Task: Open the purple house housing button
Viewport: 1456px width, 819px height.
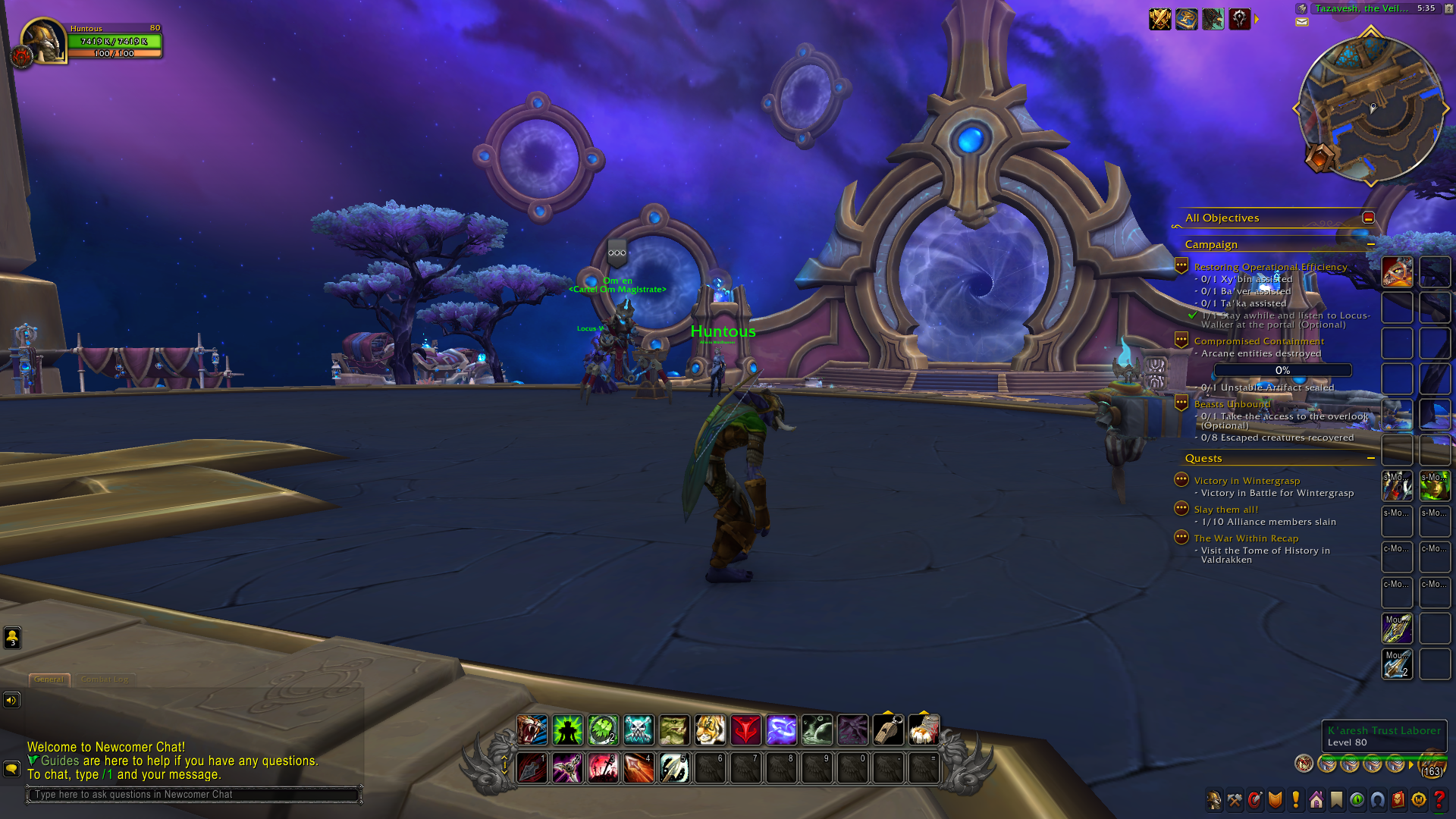Action: (x=1316, y=800)
